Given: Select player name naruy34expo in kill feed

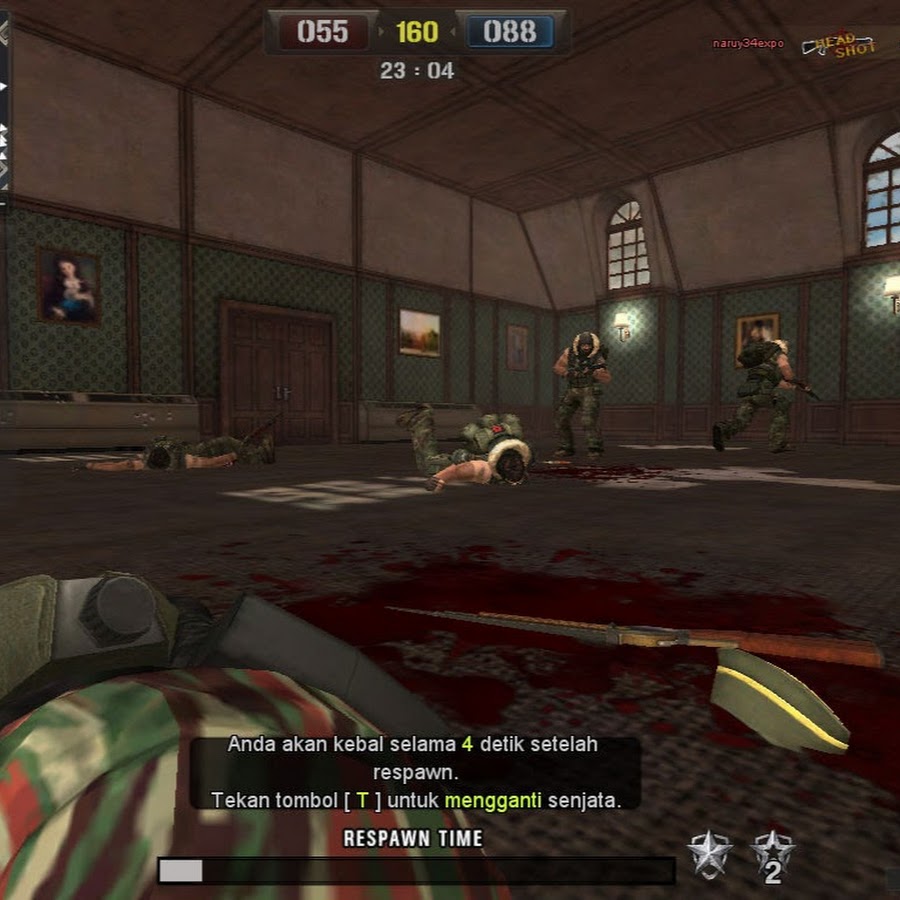Looking at the screenshot, I should pyautogui.click(x=747, y=44).
